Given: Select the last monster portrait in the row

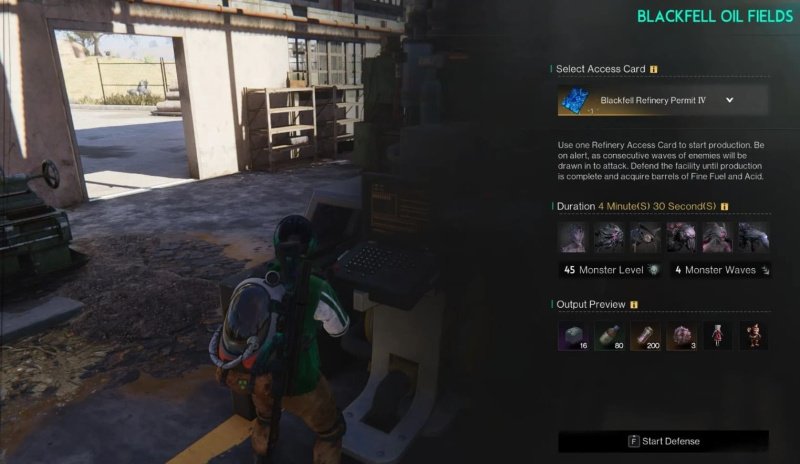Looking at the screenshot, I should [753, 237].
